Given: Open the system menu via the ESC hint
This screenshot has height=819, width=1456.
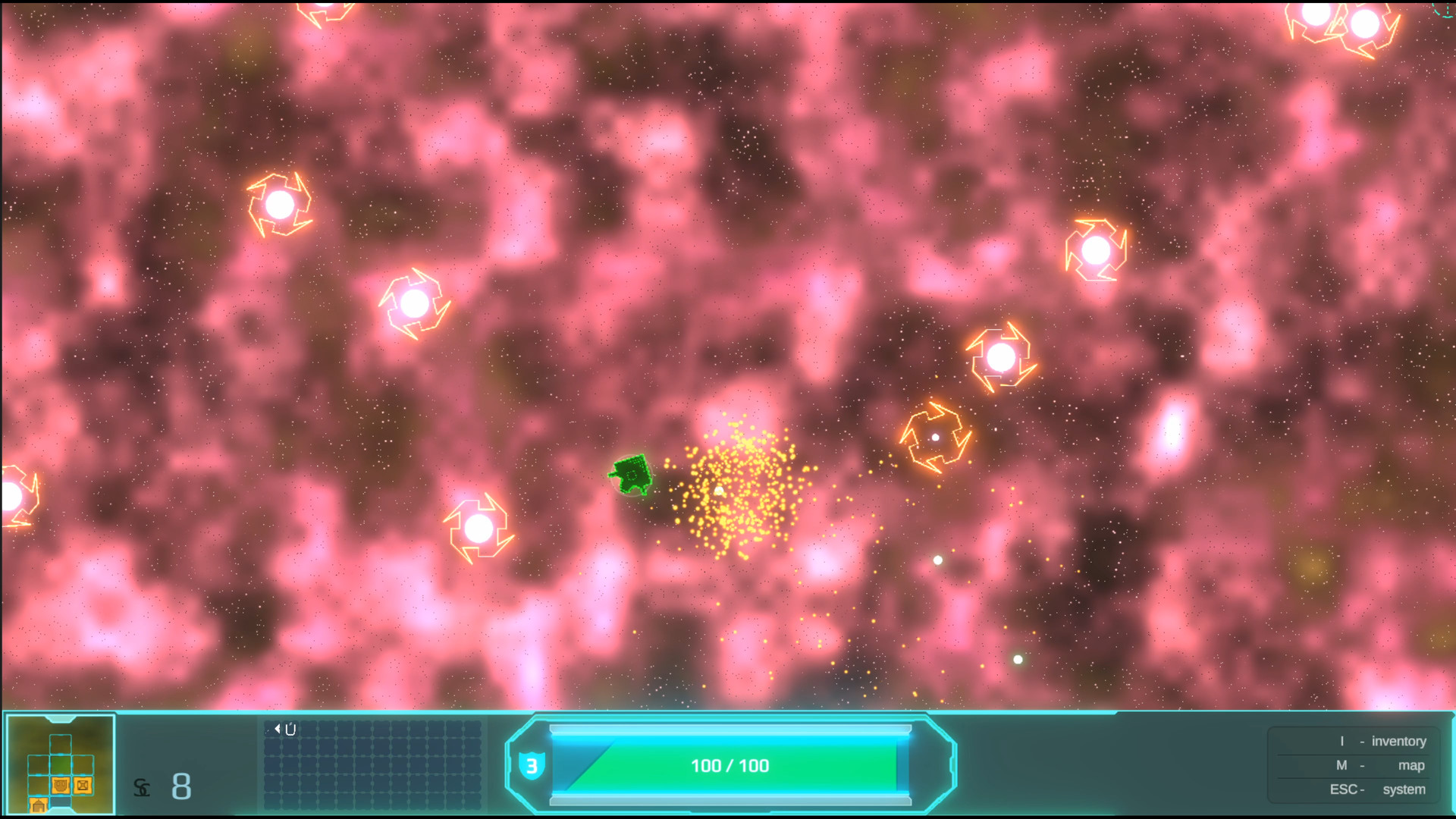Looking at the screenshot, I should point(1376,789).
